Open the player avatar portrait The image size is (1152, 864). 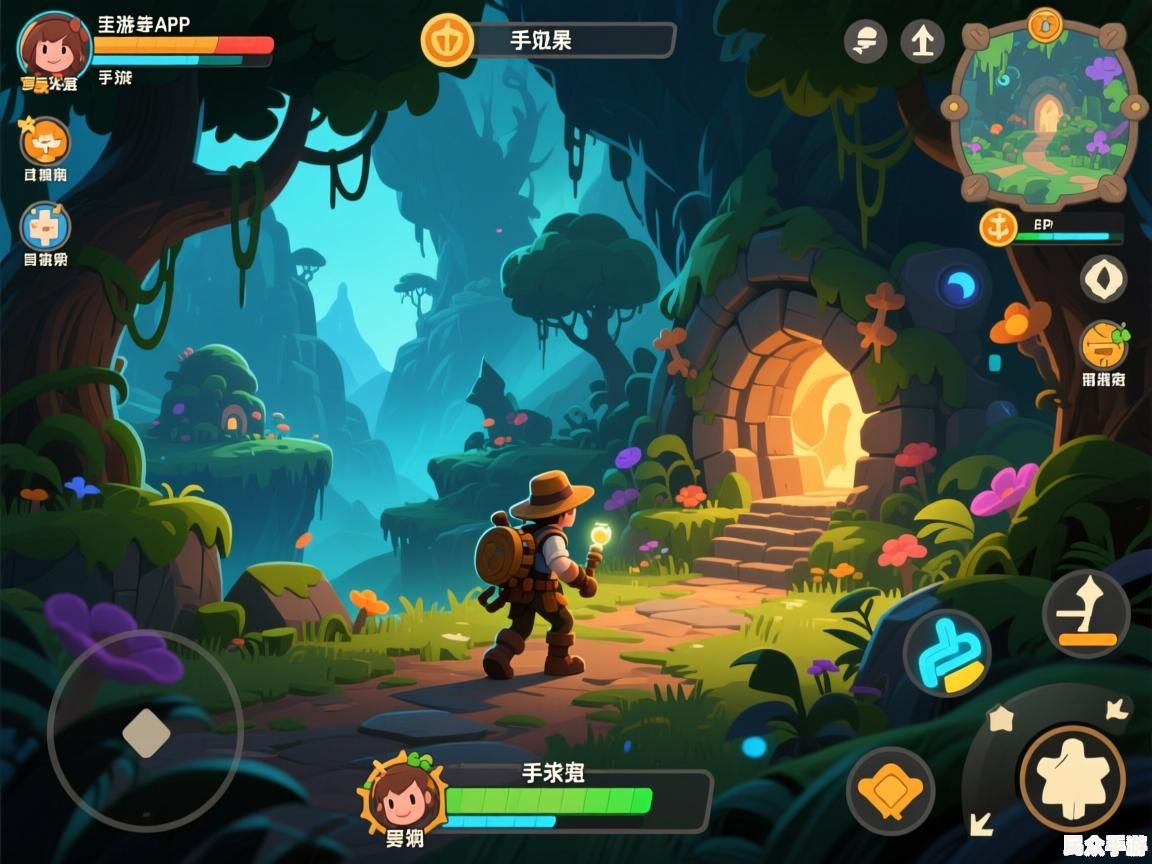54,47
